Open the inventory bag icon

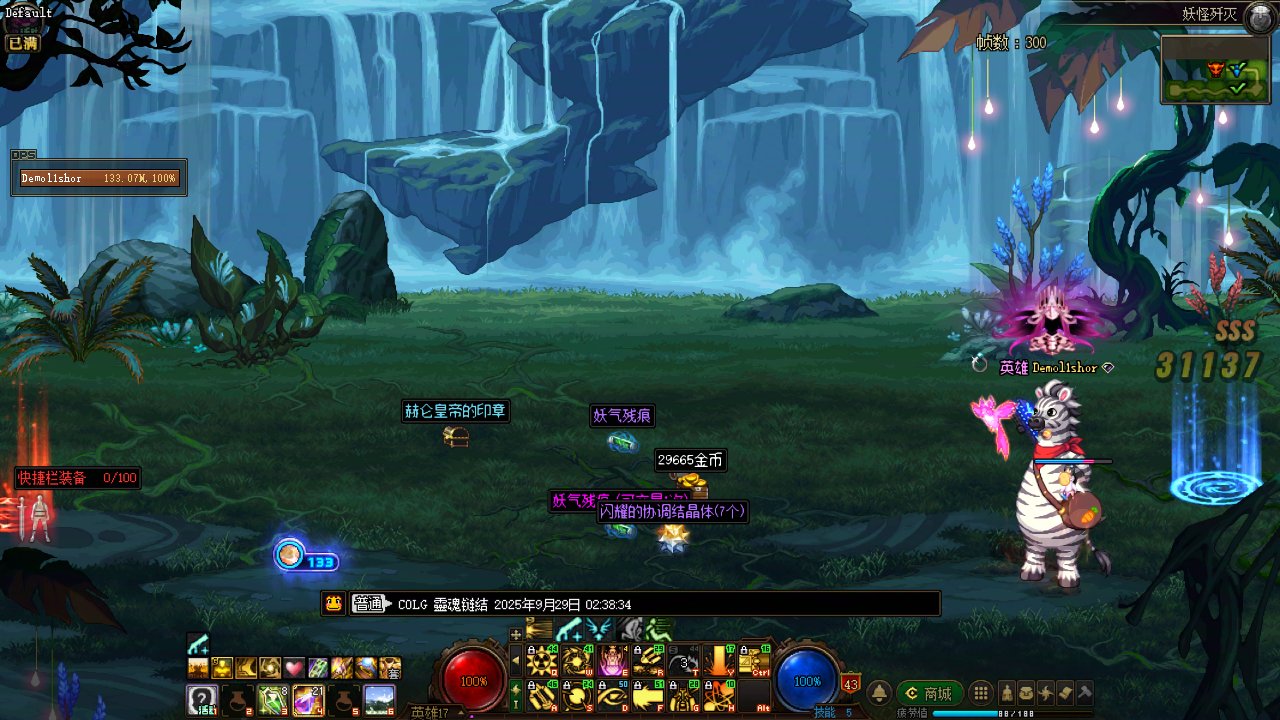(1026, 693)
